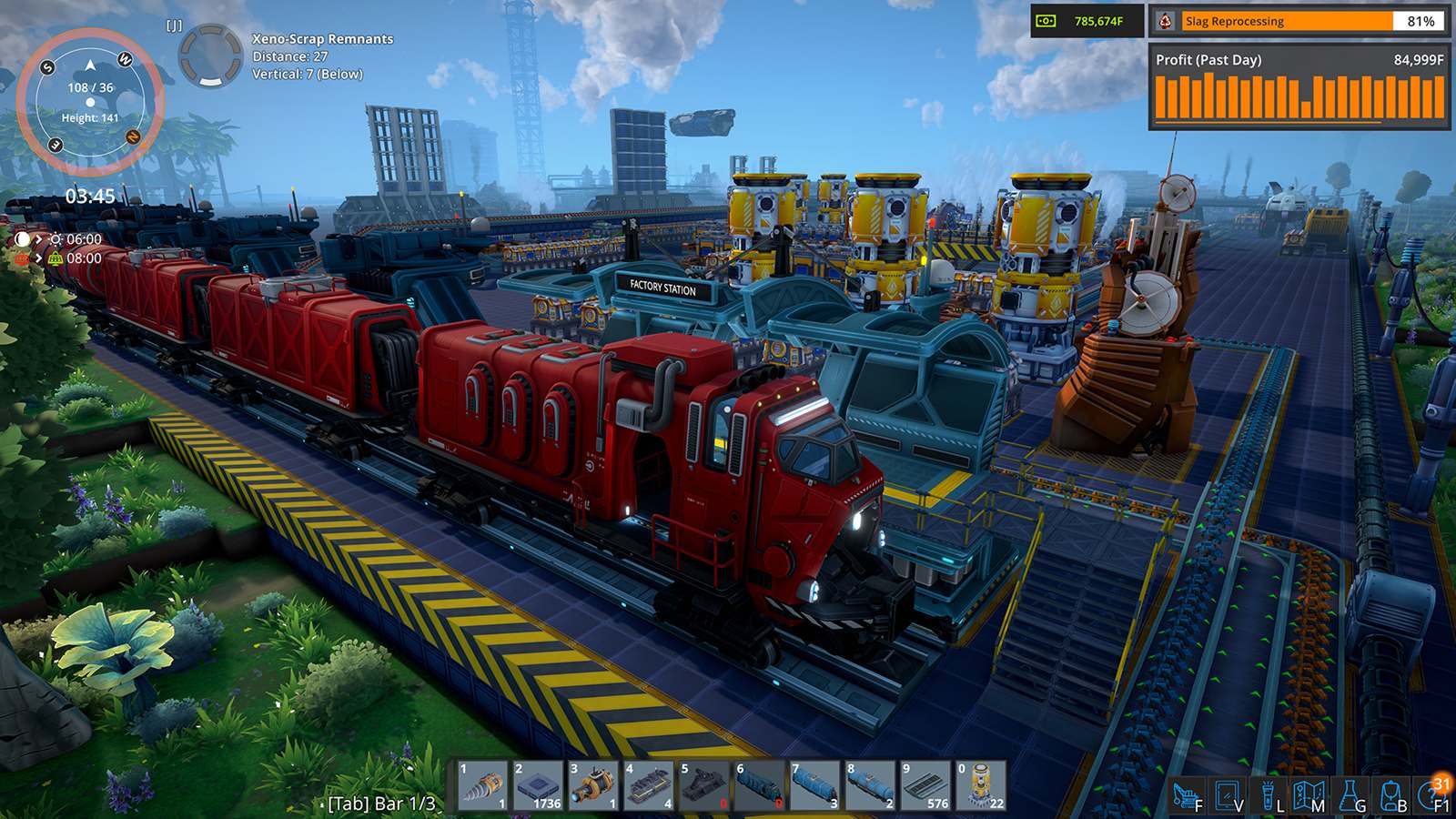Open the research flask icon
This screenshot has width=1456, height=819.
tap(1350, 795)
